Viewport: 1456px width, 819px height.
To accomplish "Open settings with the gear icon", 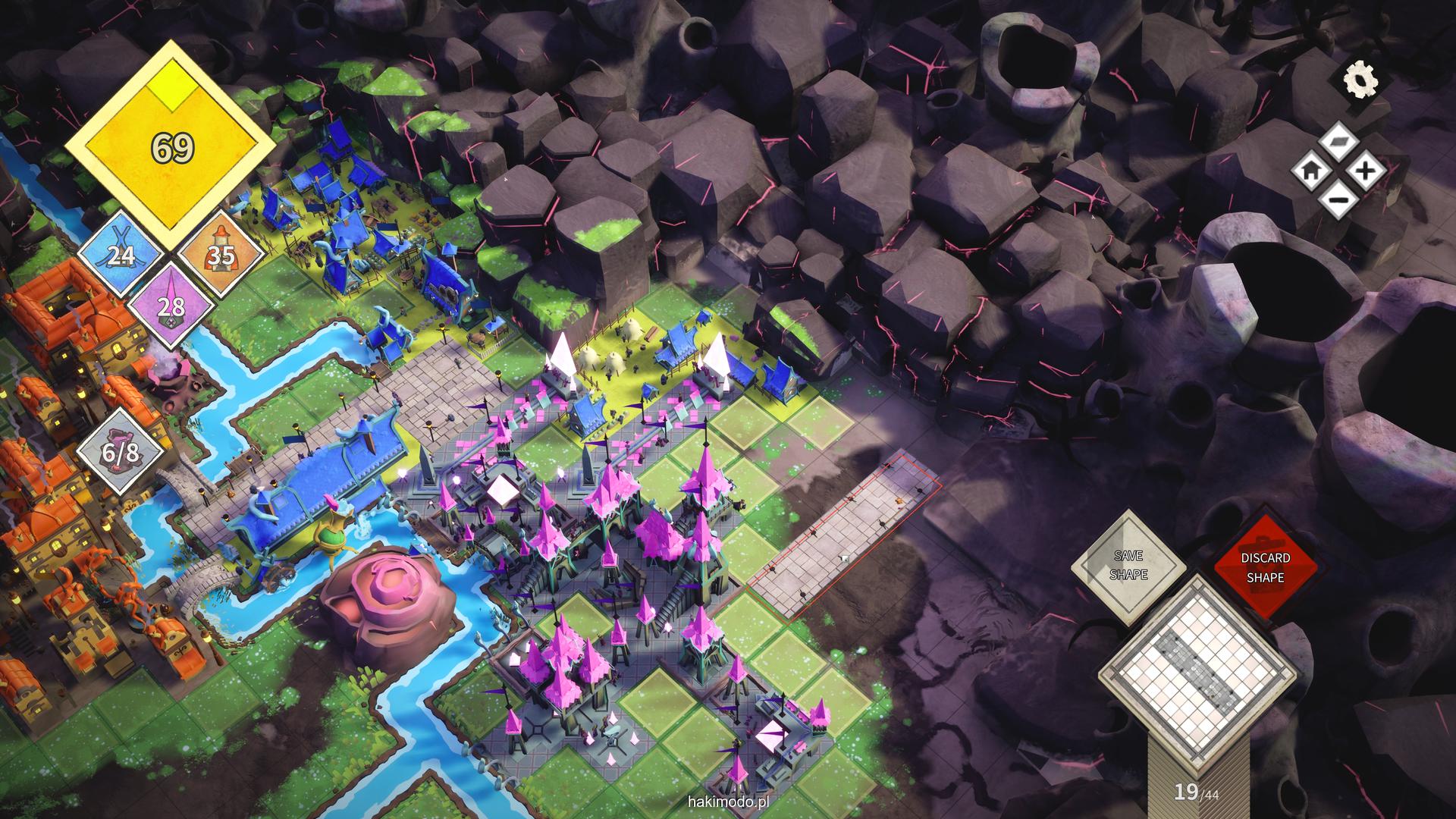I will tap(1360, 80).
